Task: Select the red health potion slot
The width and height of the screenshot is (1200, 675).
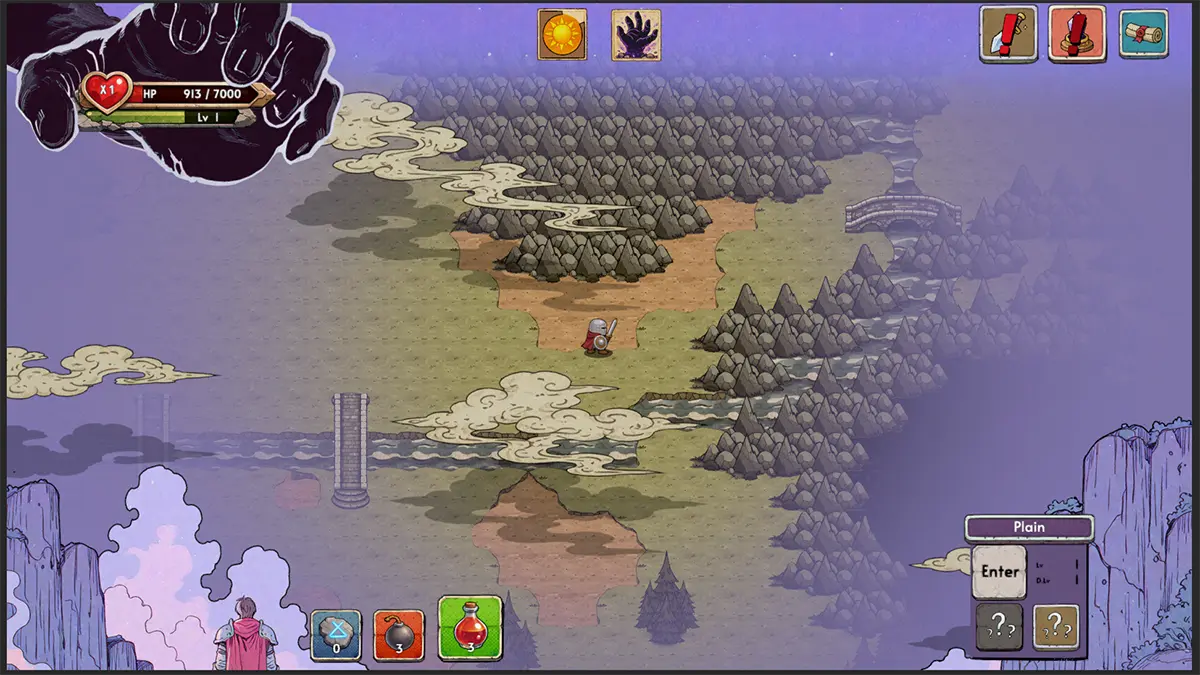Action: 470,628
